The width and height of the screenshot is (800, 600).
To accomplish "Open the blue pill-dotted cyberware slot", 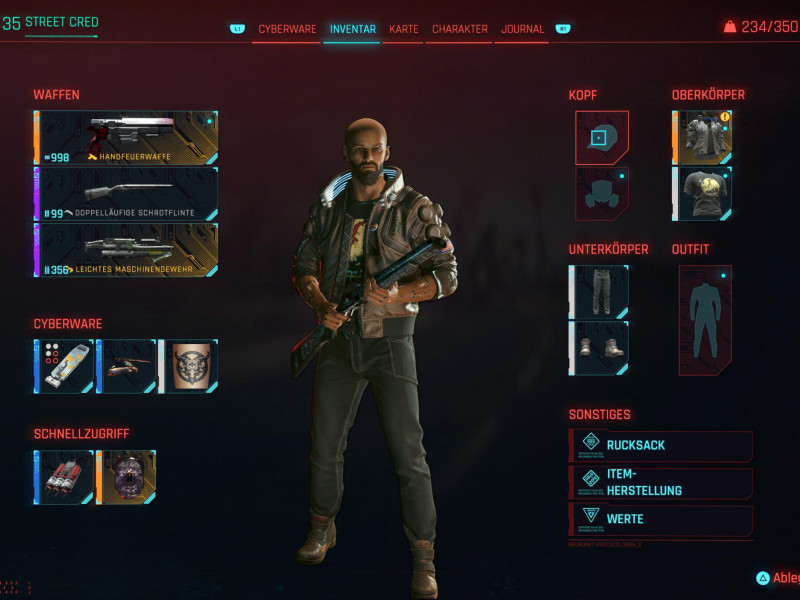I will click(x=64, y=366).
